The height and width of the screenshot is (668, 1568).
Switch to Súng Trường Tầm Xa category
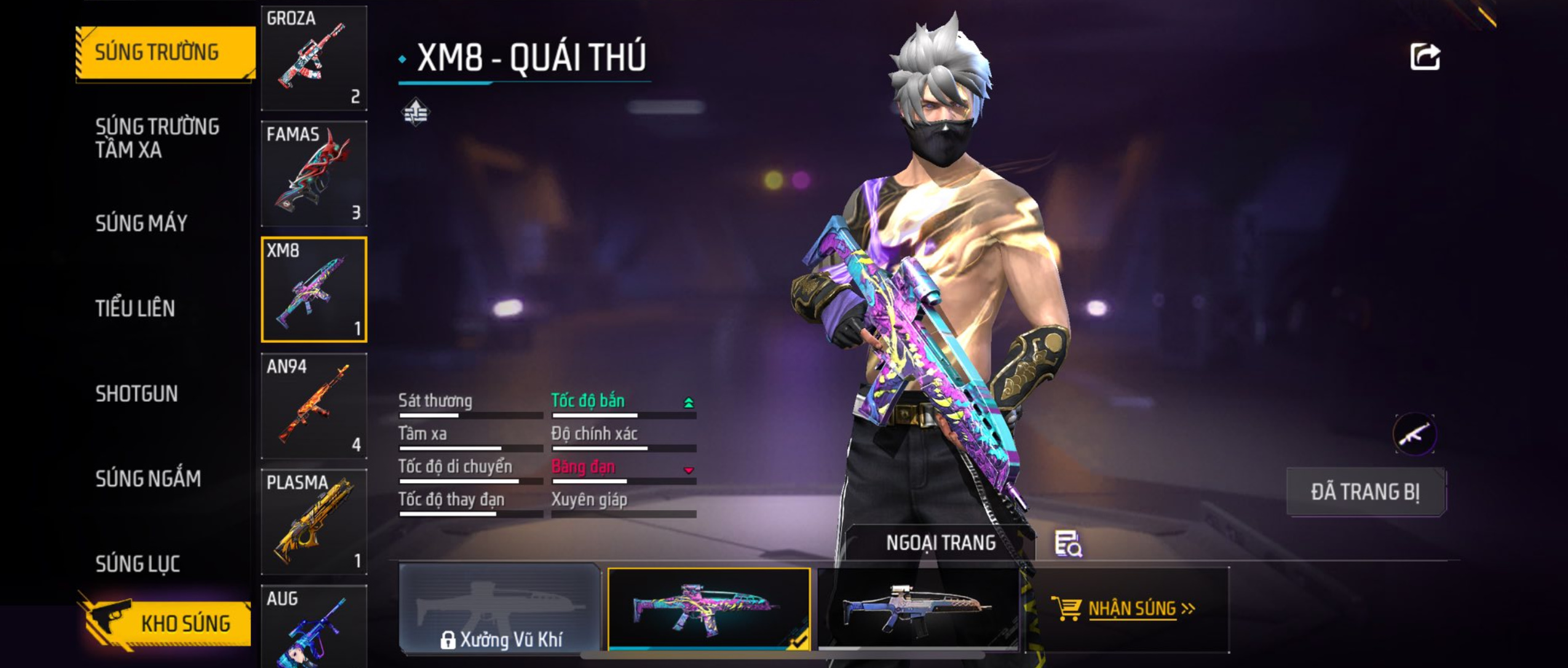(157, 138)
